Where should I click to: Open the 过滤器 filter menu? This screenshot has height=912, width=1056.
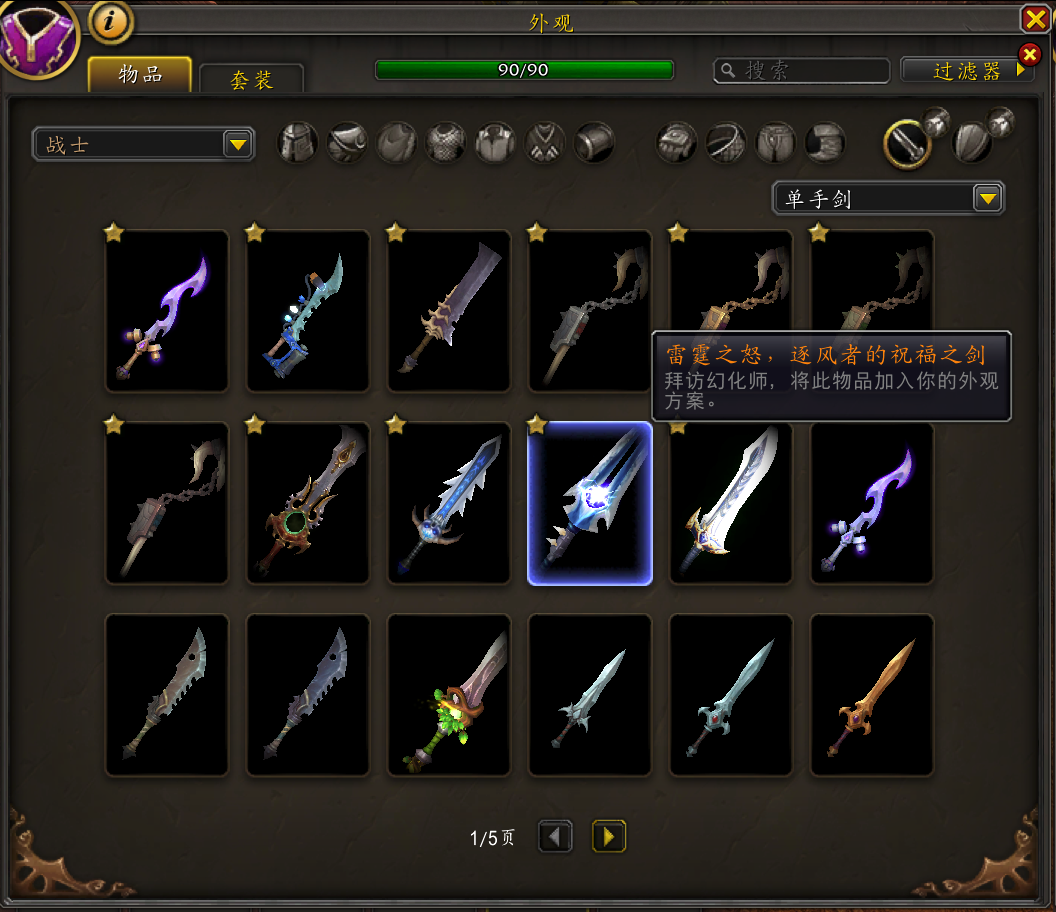click(x=966, y=70)
